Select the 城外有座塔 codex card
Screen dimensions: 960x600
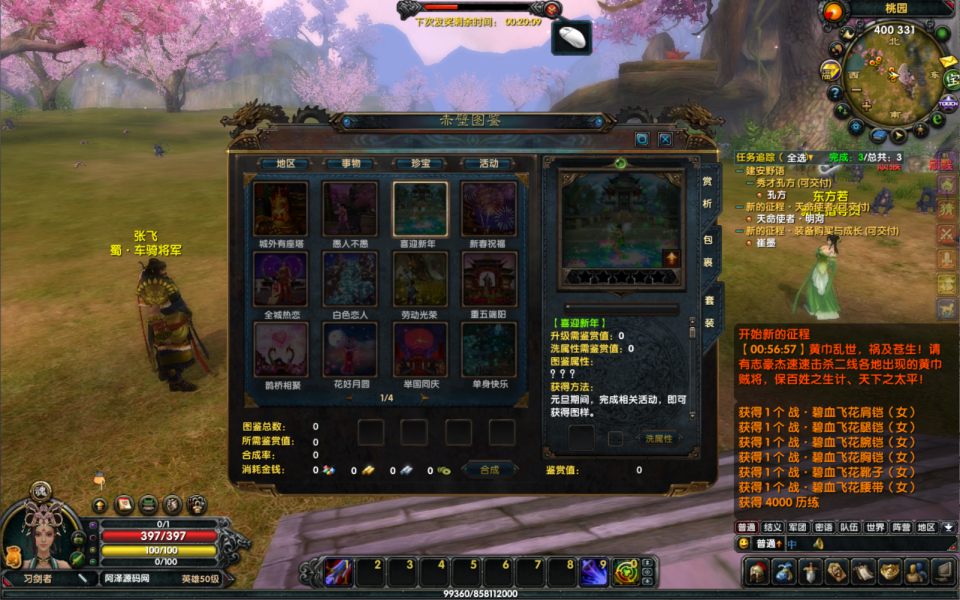pyautogui.click(x=280, y=208)
